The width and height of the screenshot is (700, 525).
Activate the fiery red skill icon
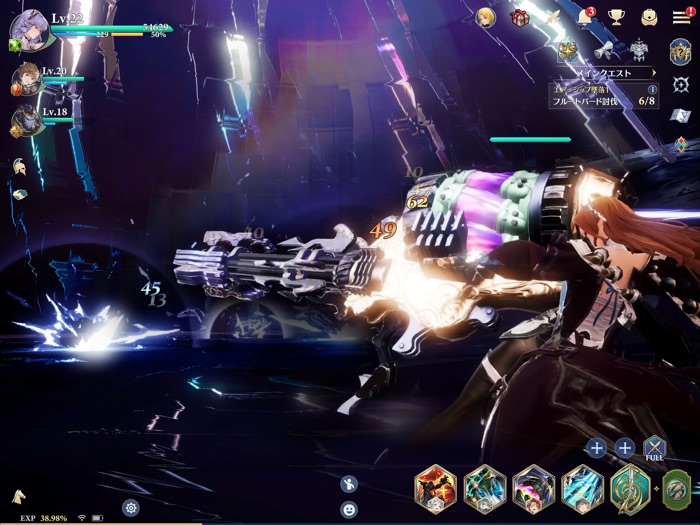[x=436, y=489]
